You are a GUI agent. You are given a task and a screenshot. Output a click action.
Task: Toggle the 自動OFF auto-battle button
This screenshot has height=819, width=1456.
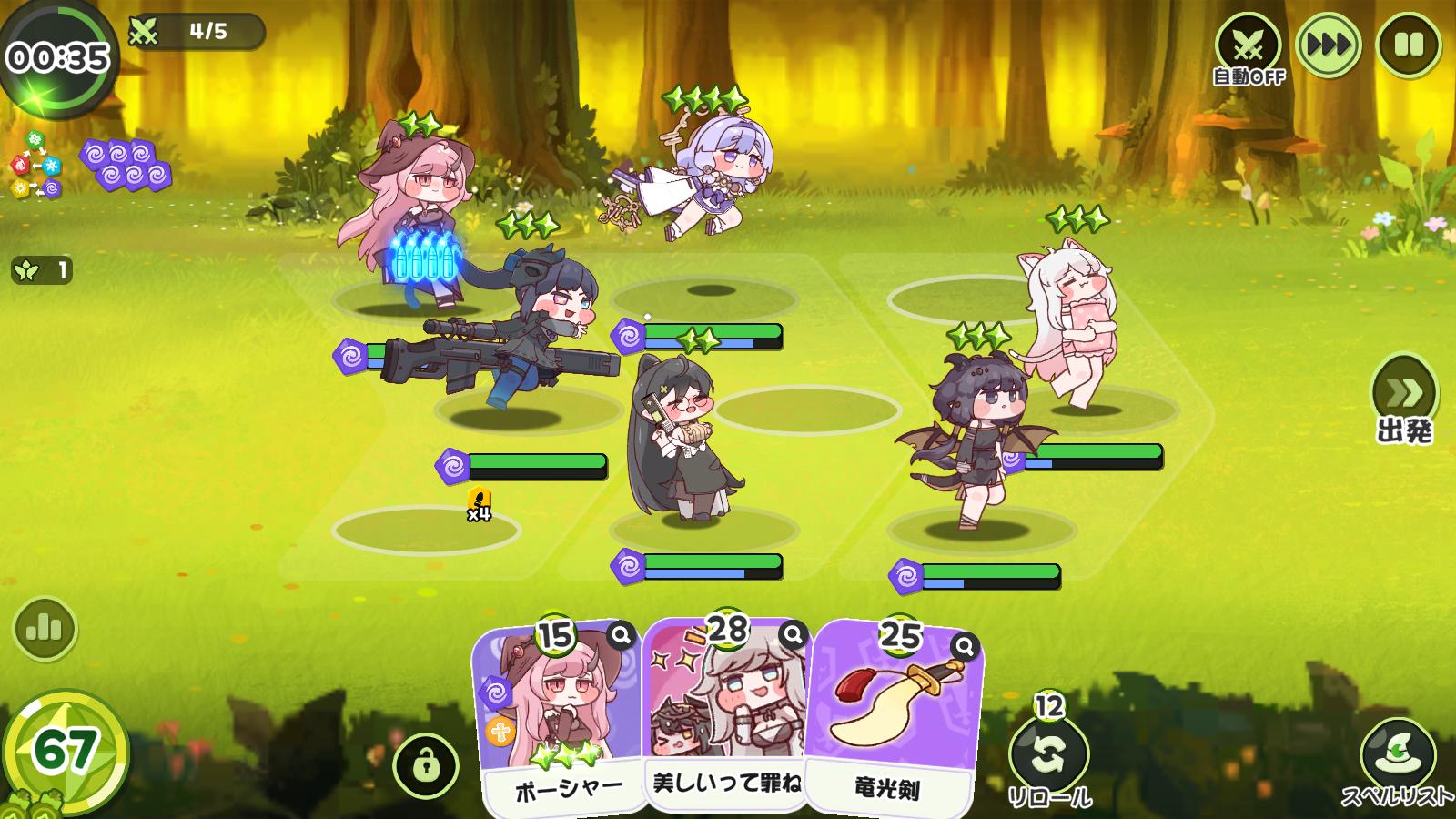click(1249, 47)
